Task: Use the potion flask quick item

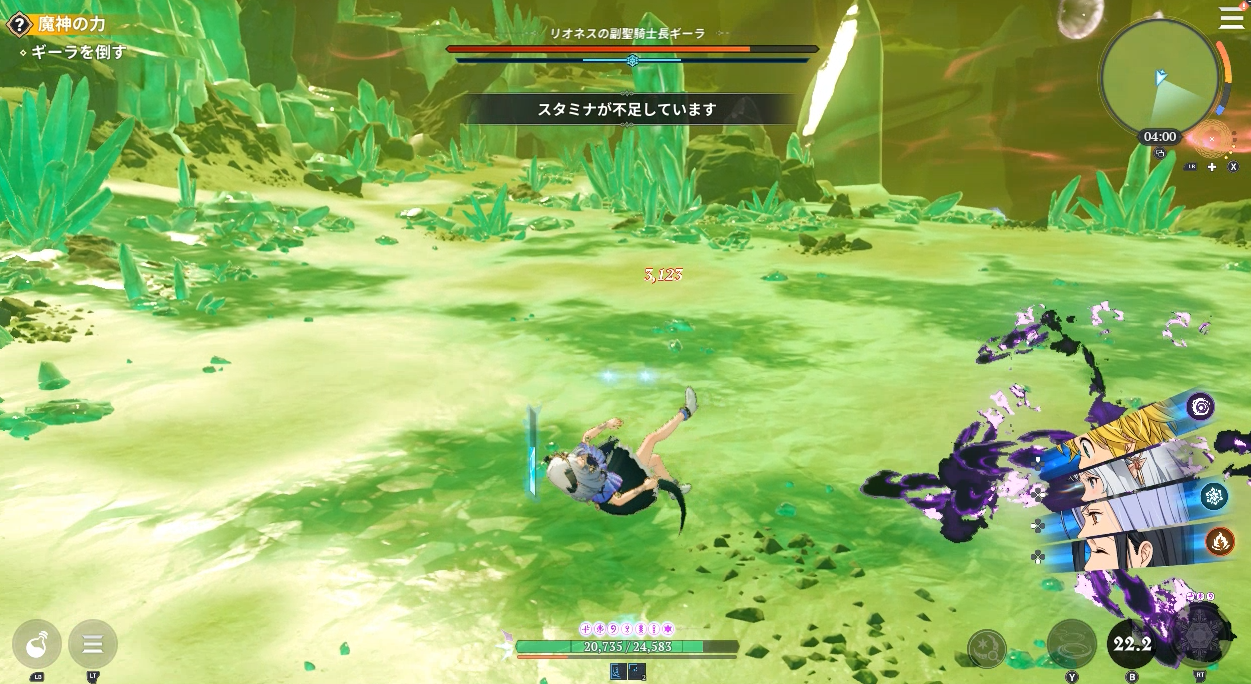Action: pyautogui.click(x=37, y=644)
